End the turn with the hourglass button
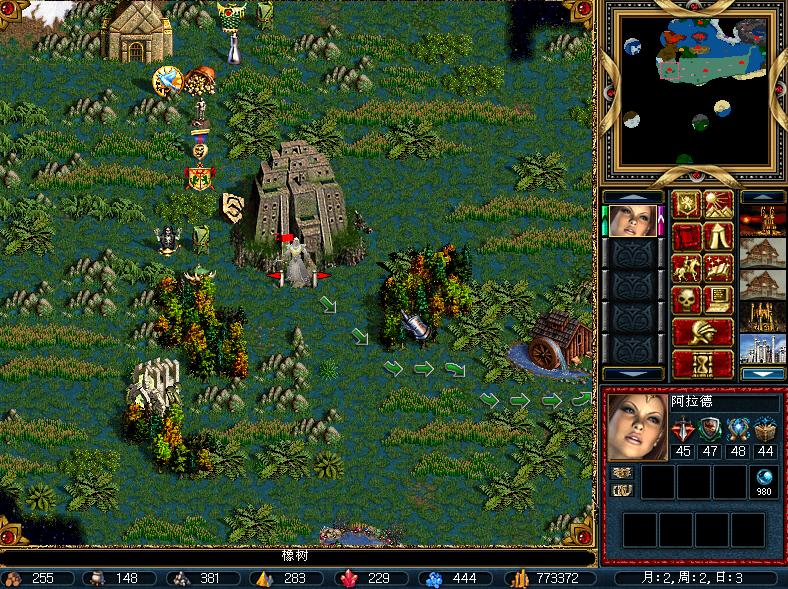788x589 pixels. pyautogui.click(x=701, y=363)
